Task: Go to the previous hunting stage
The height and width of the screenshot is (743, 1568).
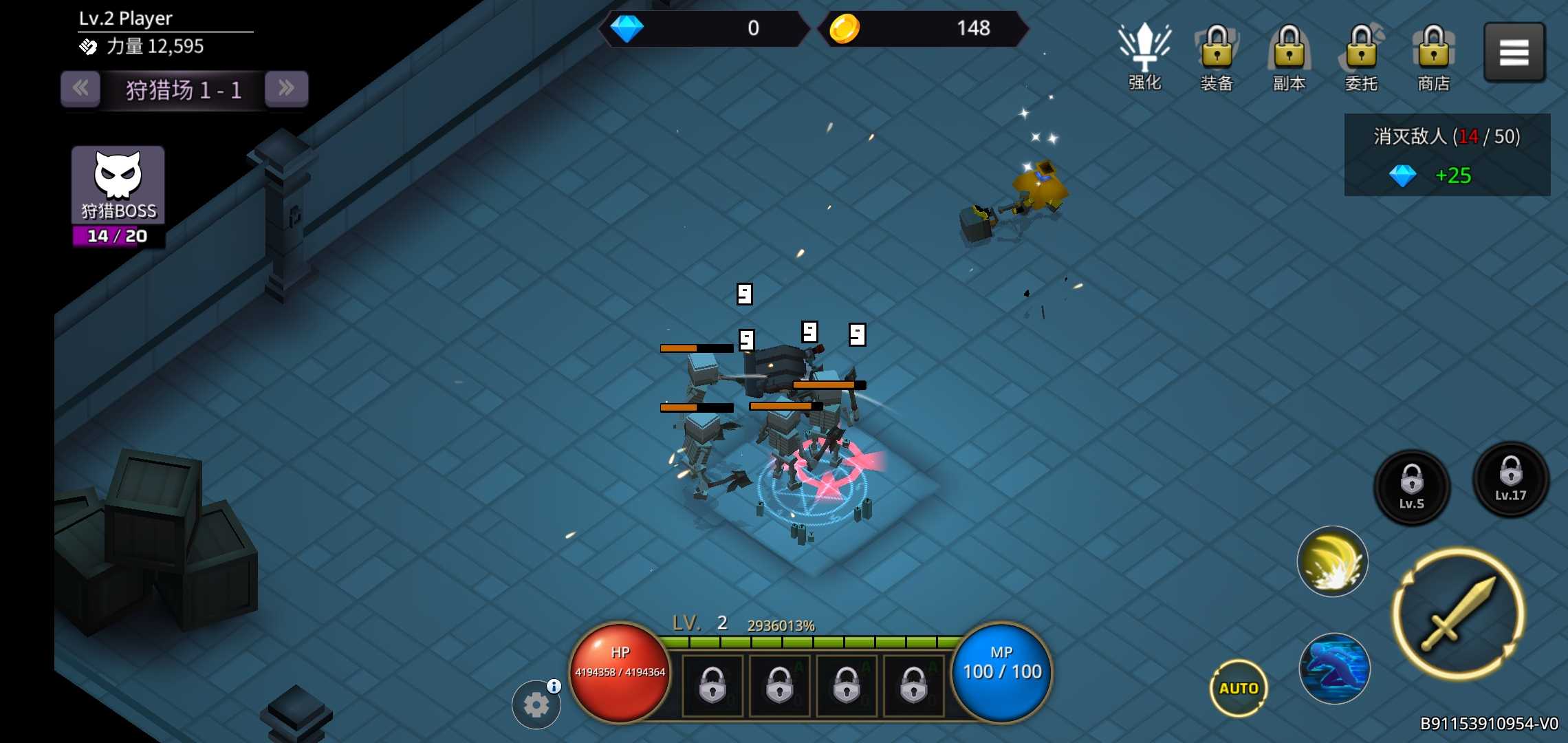Action: pyautogui.click(x=80, y=89)
